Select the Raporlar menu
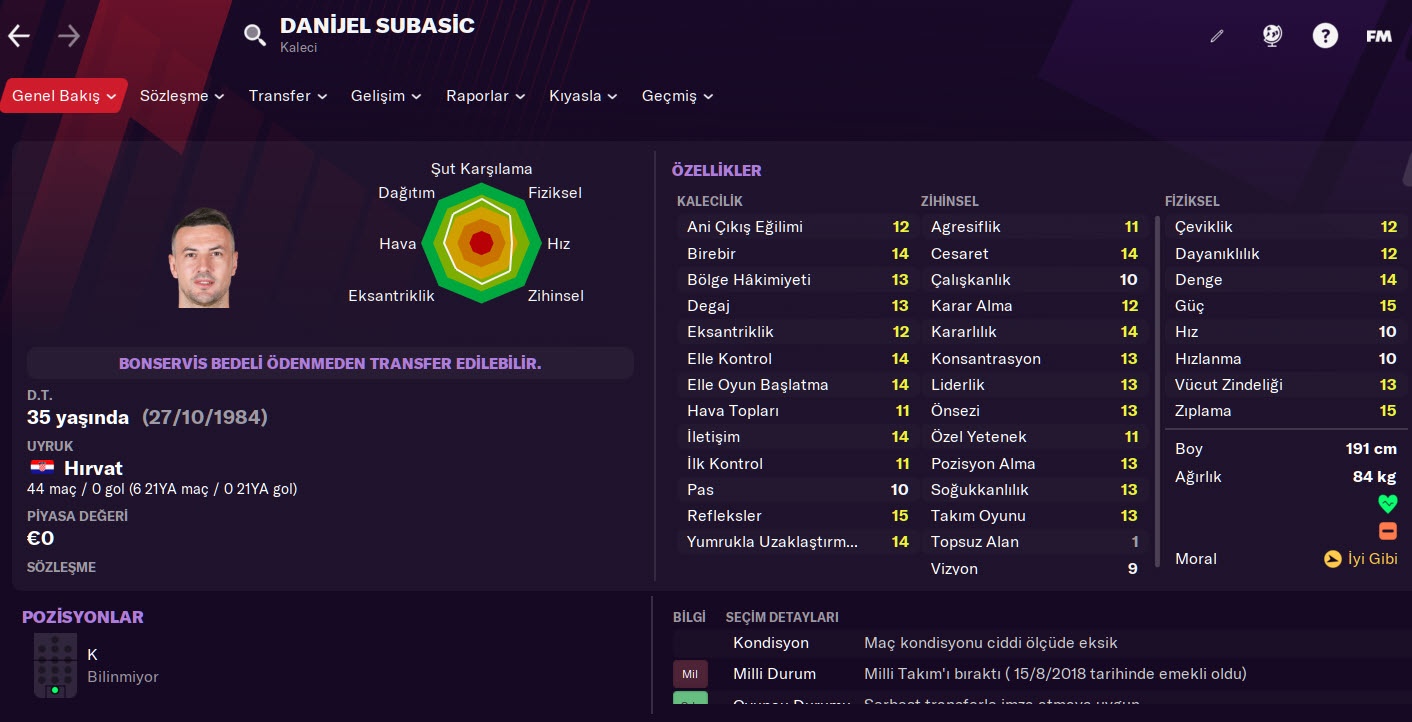1412x722 pixels. click(x=485, y=96)
